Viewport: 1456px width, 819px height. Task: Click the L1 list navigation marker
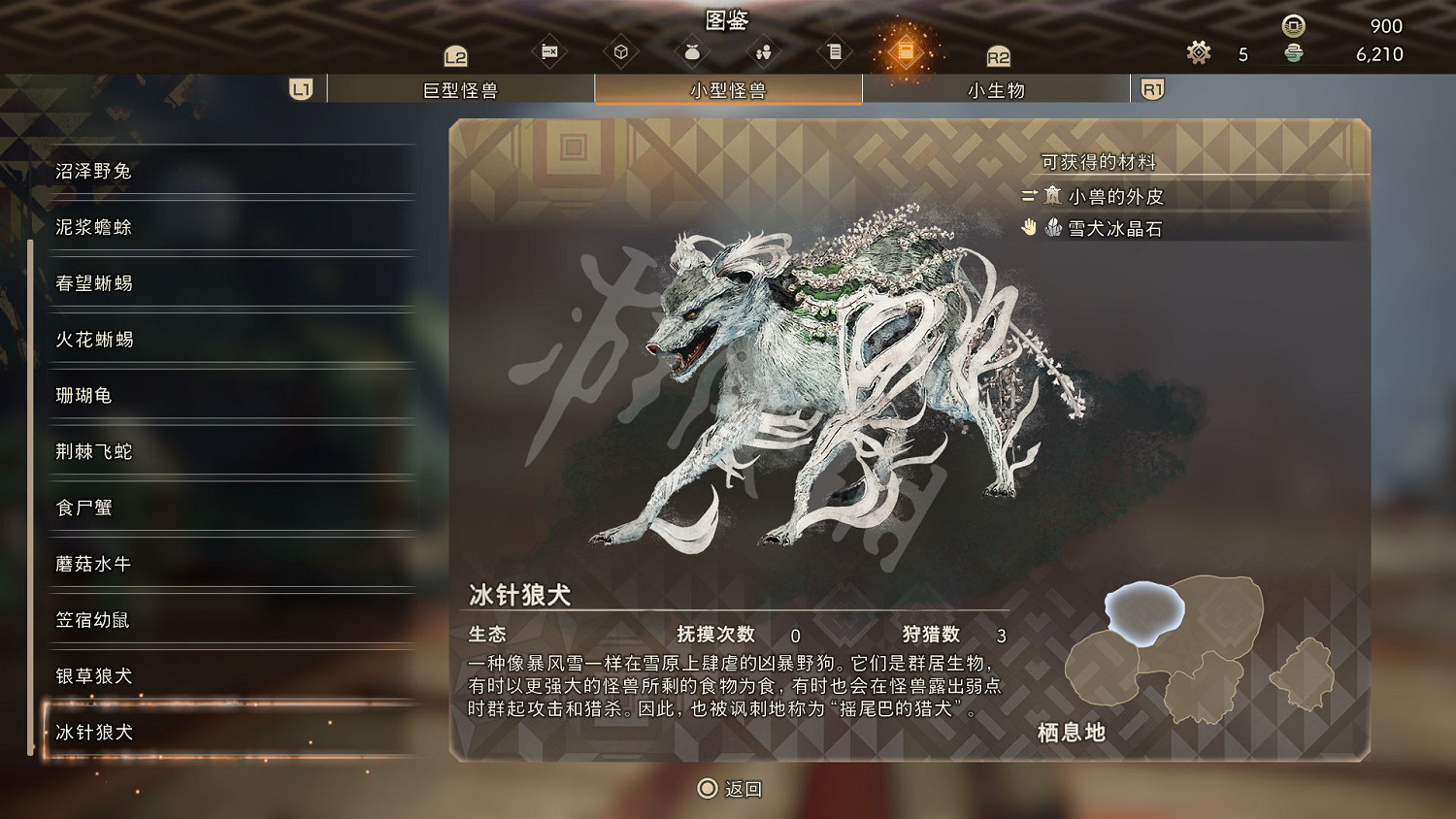299,89
